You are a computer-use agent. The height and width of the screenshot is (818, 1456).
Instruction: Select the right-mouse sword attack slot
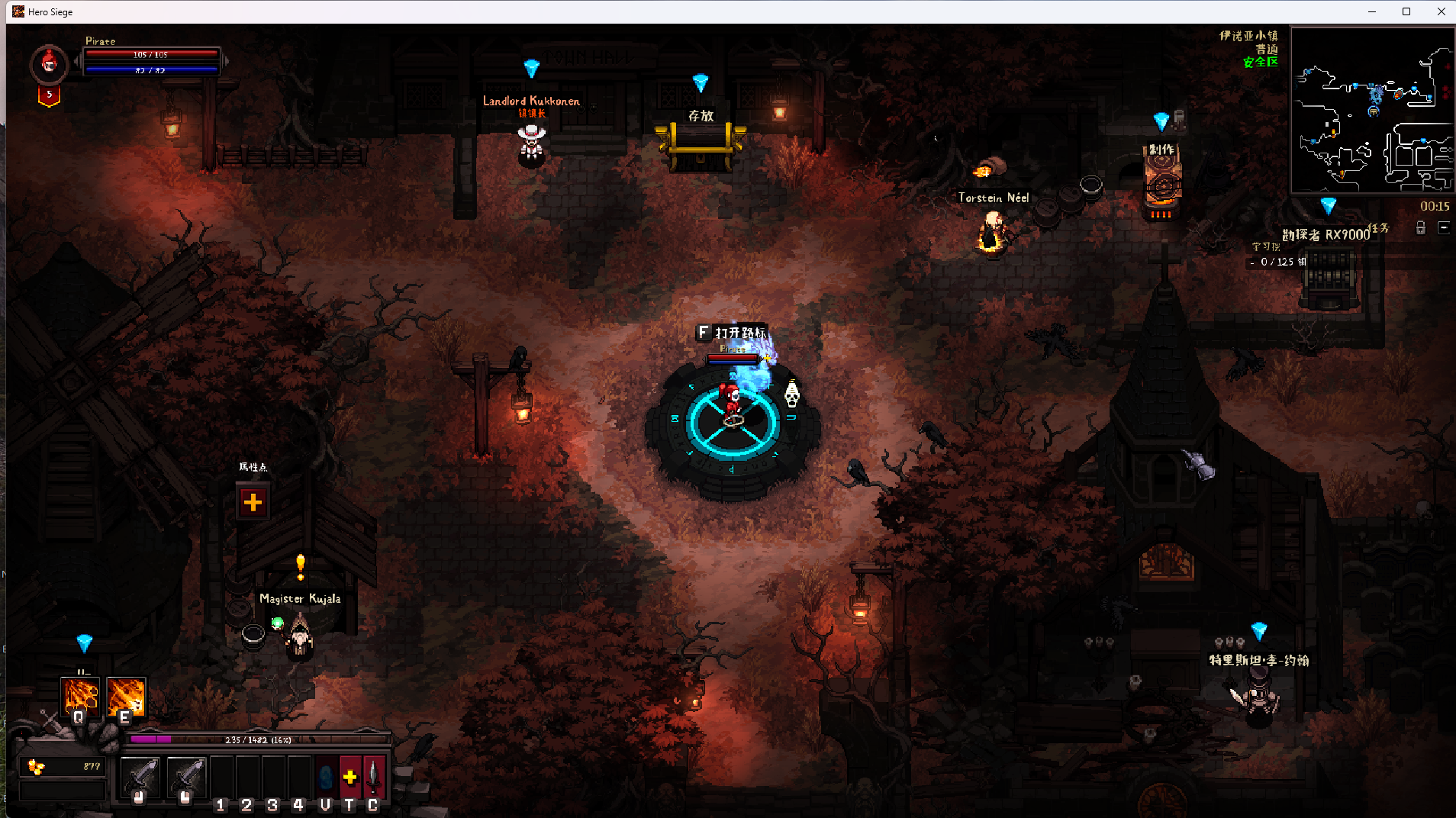tap(186, 778)
